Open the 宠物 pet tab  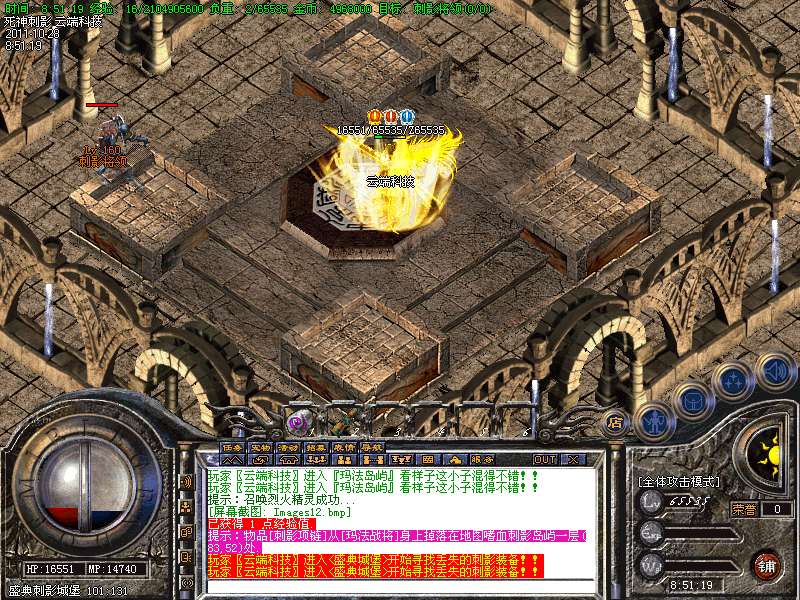[261, 446]
